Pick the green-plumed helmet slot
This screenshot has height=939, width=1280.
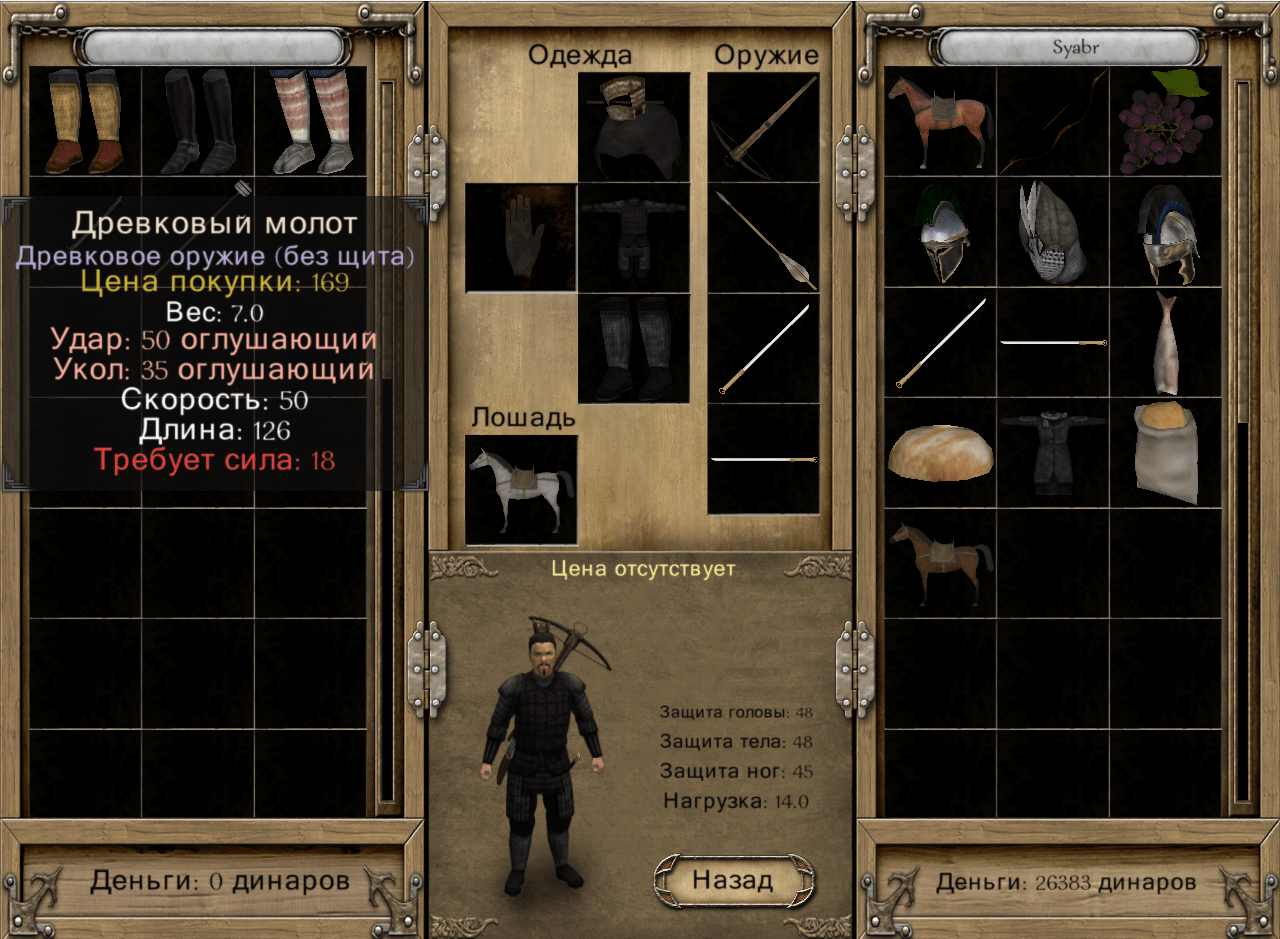[940, 232]
